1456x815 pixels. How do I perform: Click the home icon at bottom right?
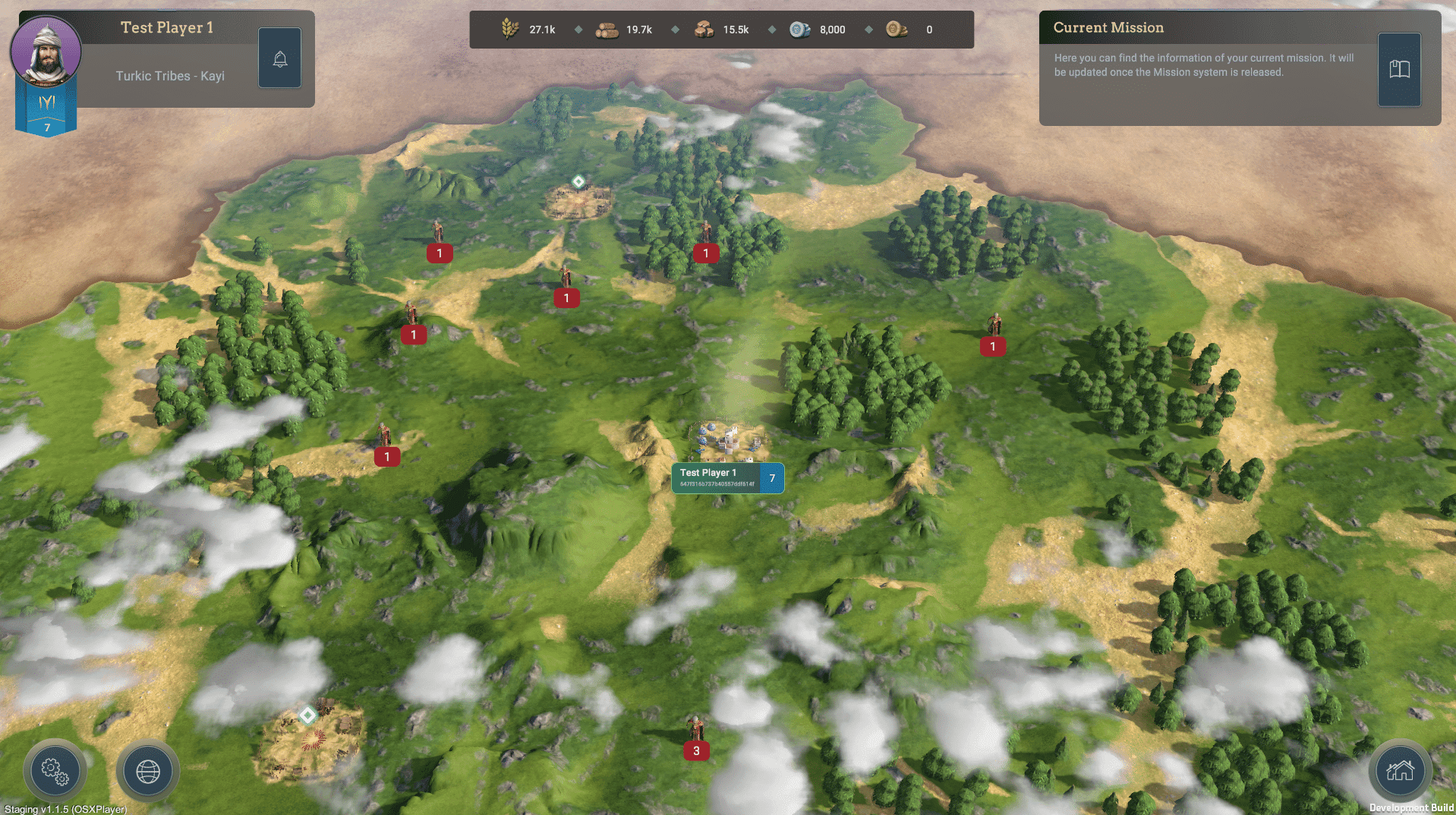1400,771
